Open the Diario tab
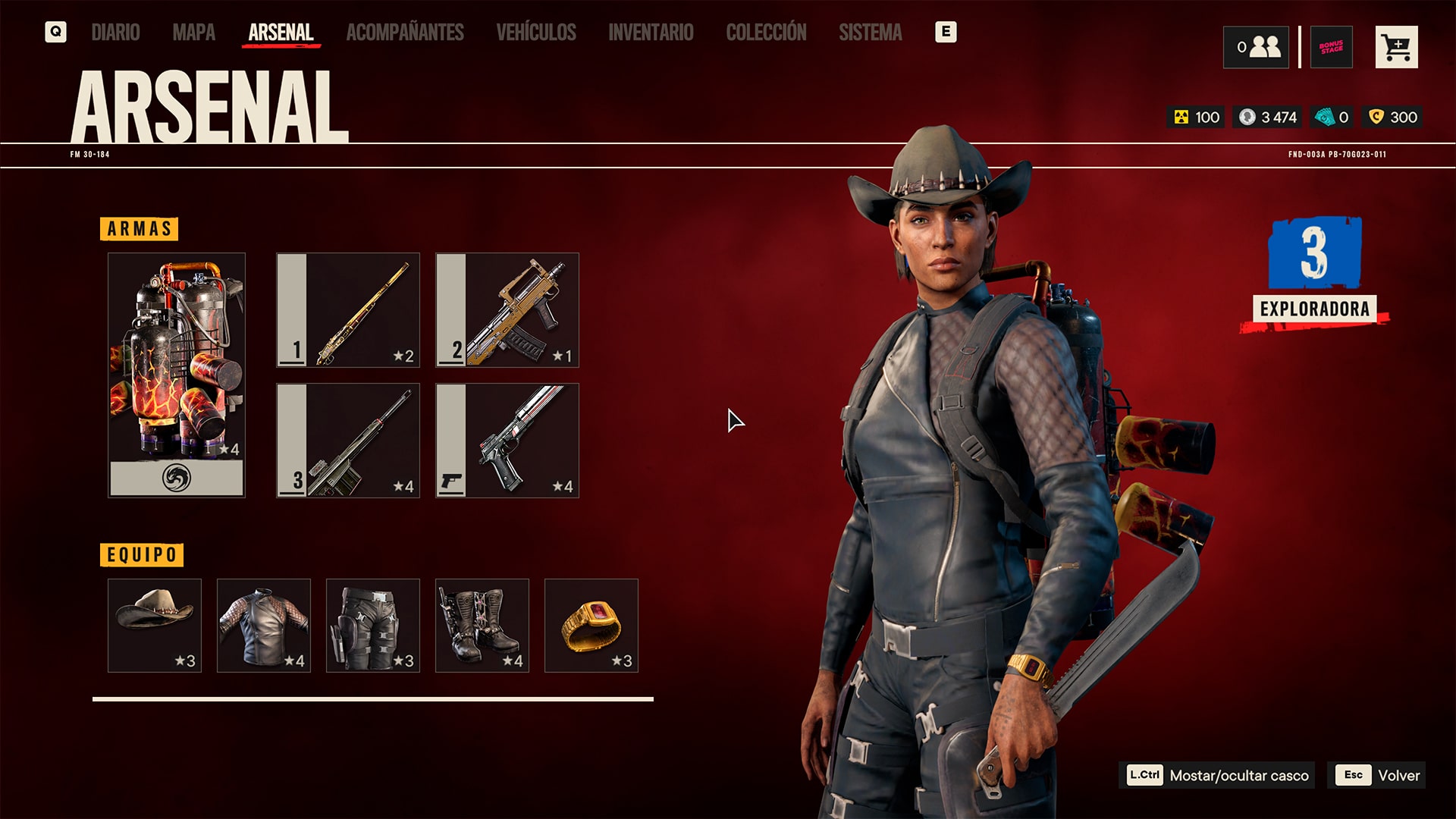The width and height of the screenshot is (1456, 819). (x=115, y=33)
